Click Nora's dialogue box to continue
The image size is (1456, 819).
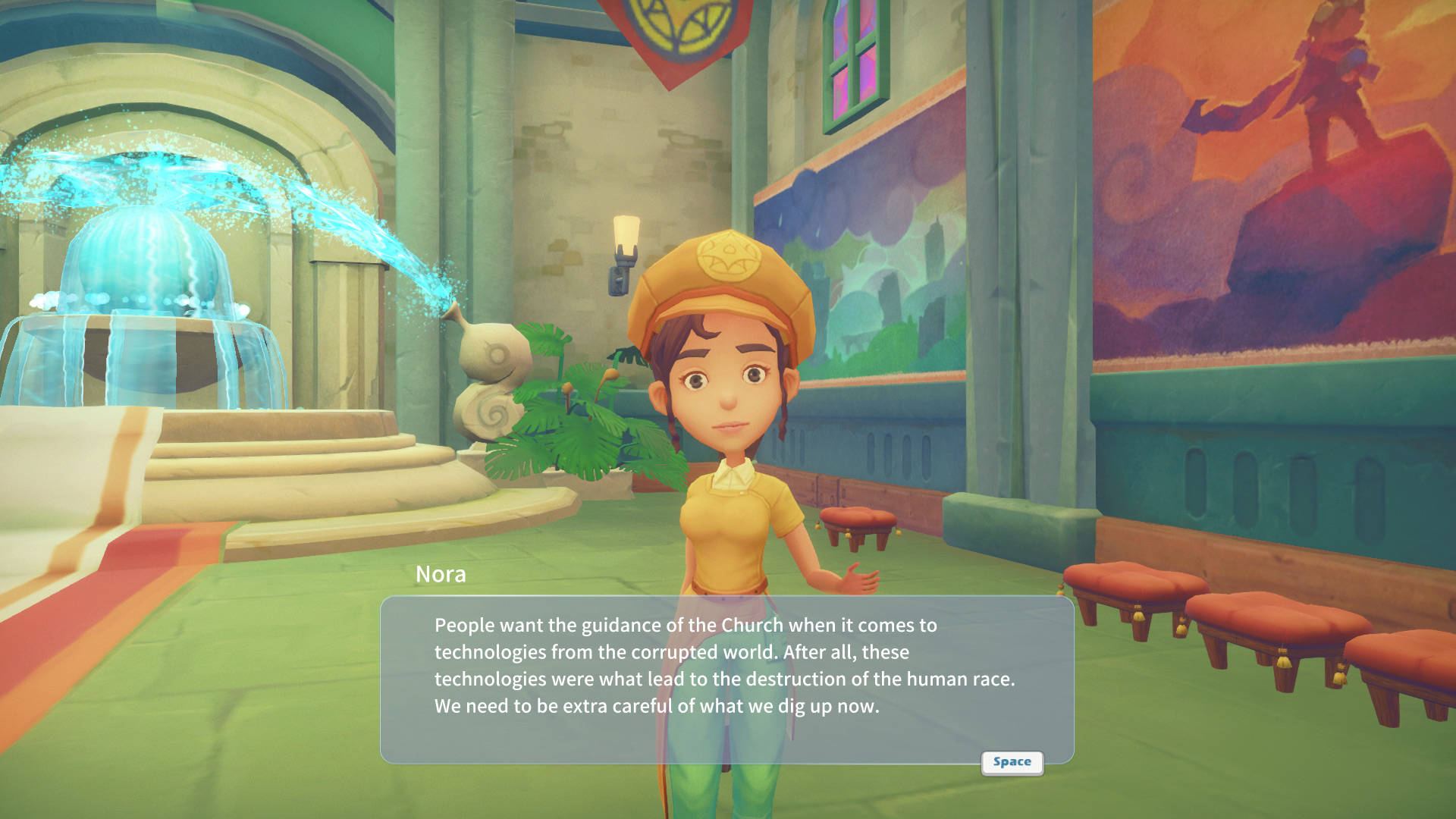point(726,679)
